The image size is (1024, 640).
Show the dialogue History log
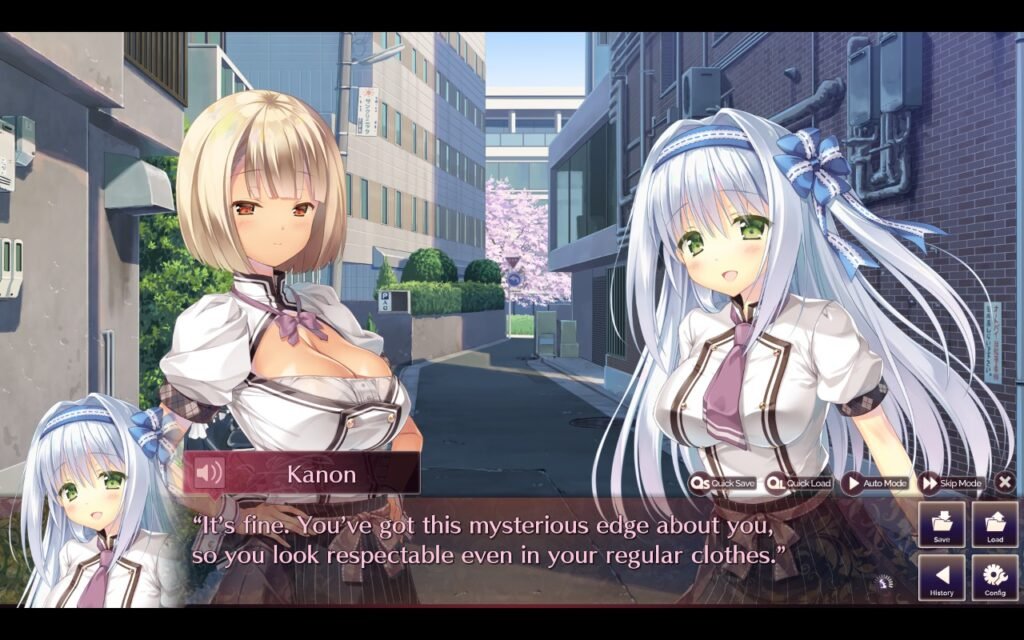942,578
